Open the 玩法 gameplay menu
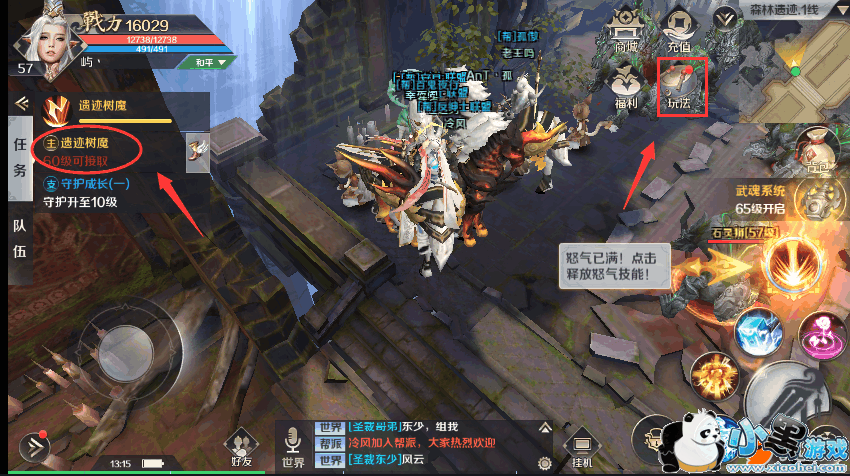 tap(679, 86)
